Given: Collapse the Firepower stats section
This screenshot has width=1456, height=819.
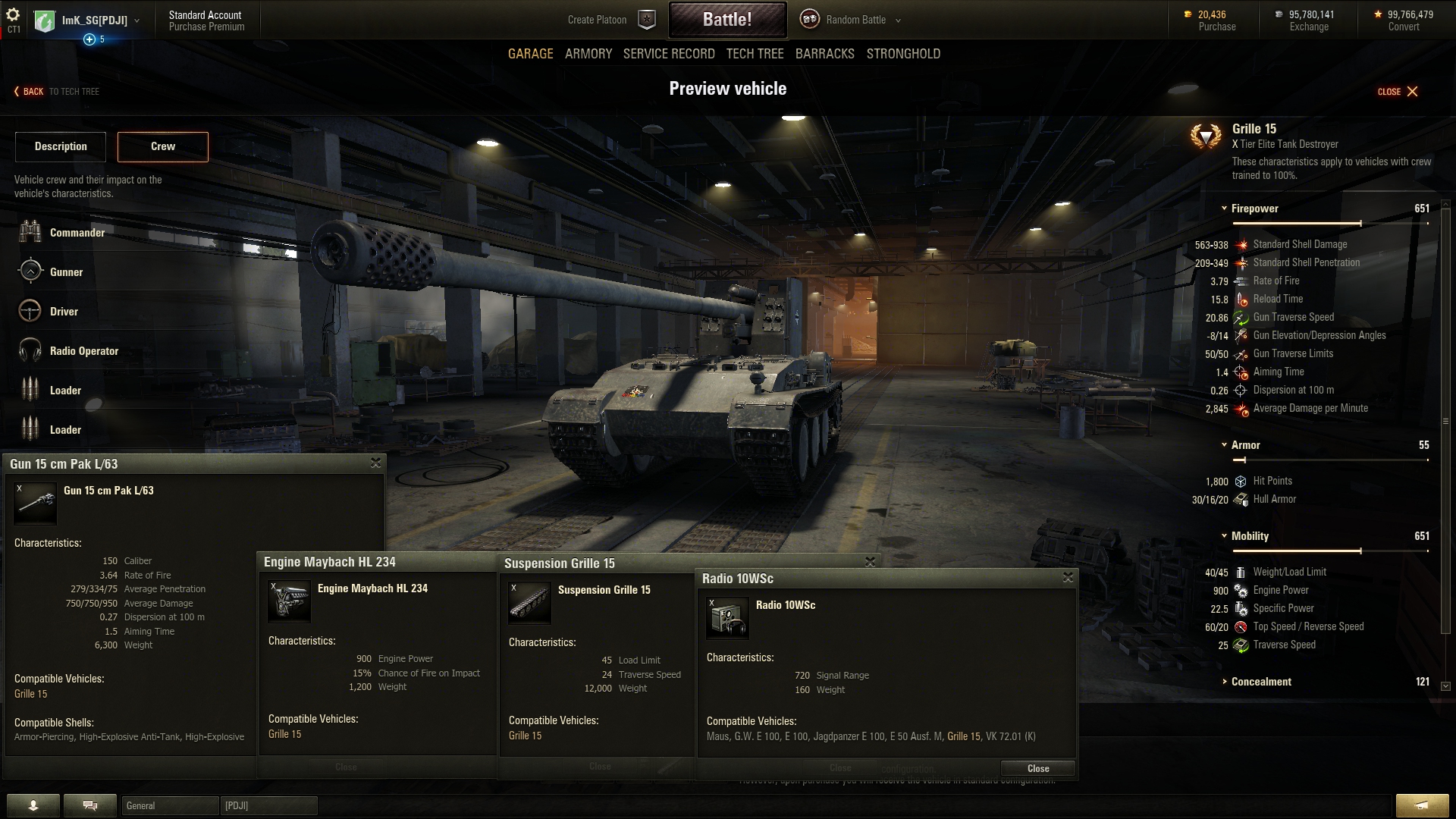Looking at the screenshot, I should click(x=1224, y=209).
